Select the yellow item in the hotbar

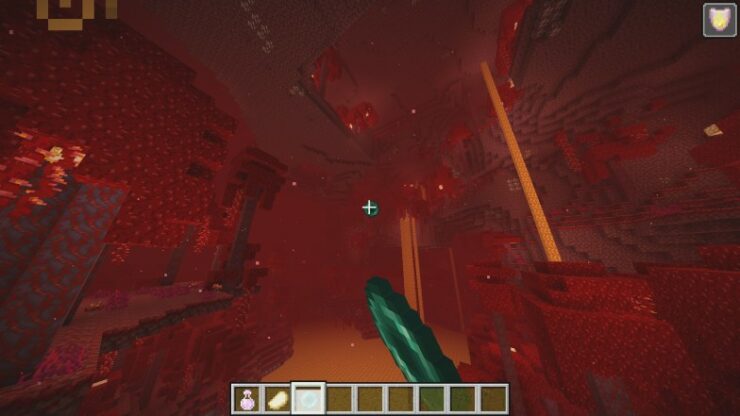277,398
